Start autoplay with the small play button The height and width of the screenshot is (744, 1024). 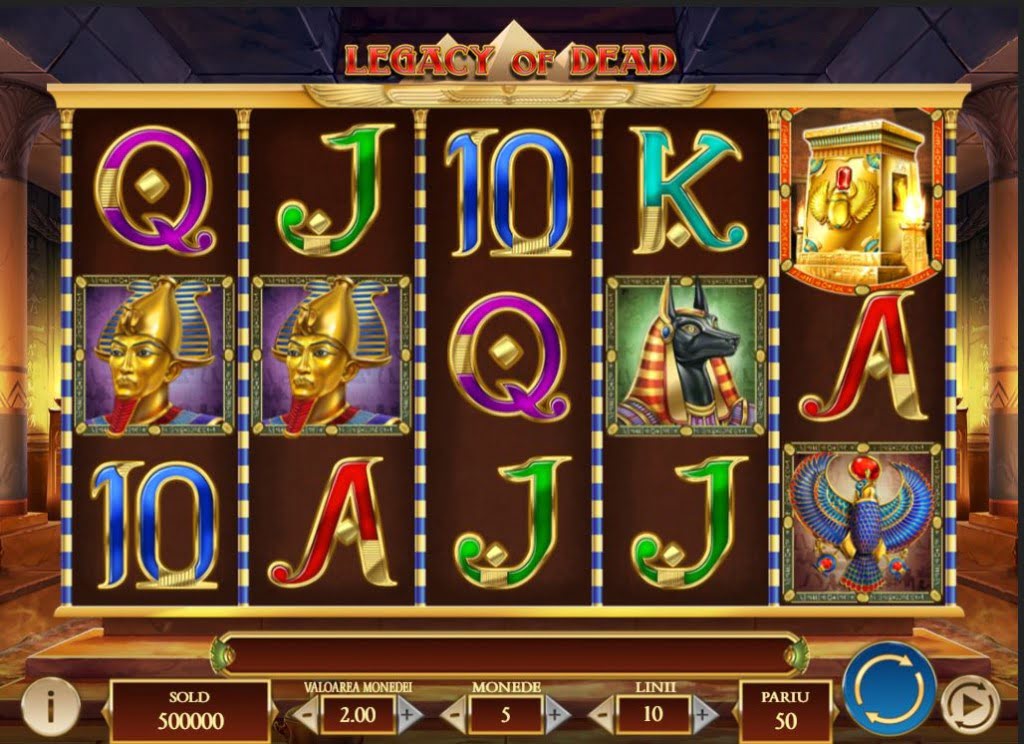pyautogui.click(x=971, y=704)
